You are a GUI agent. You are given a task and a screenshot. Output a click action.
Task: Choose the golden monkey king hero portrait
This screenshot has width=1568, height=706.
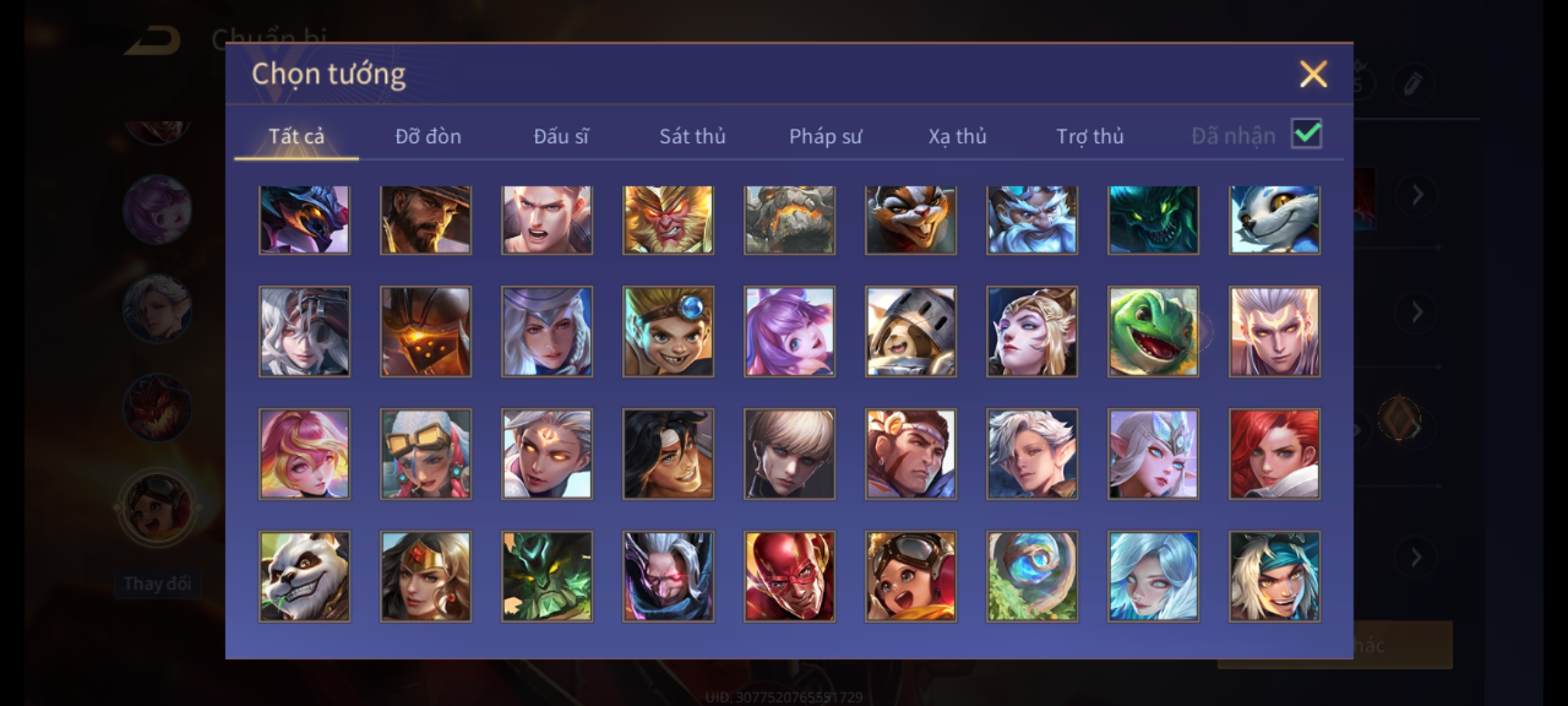point(668,220)
